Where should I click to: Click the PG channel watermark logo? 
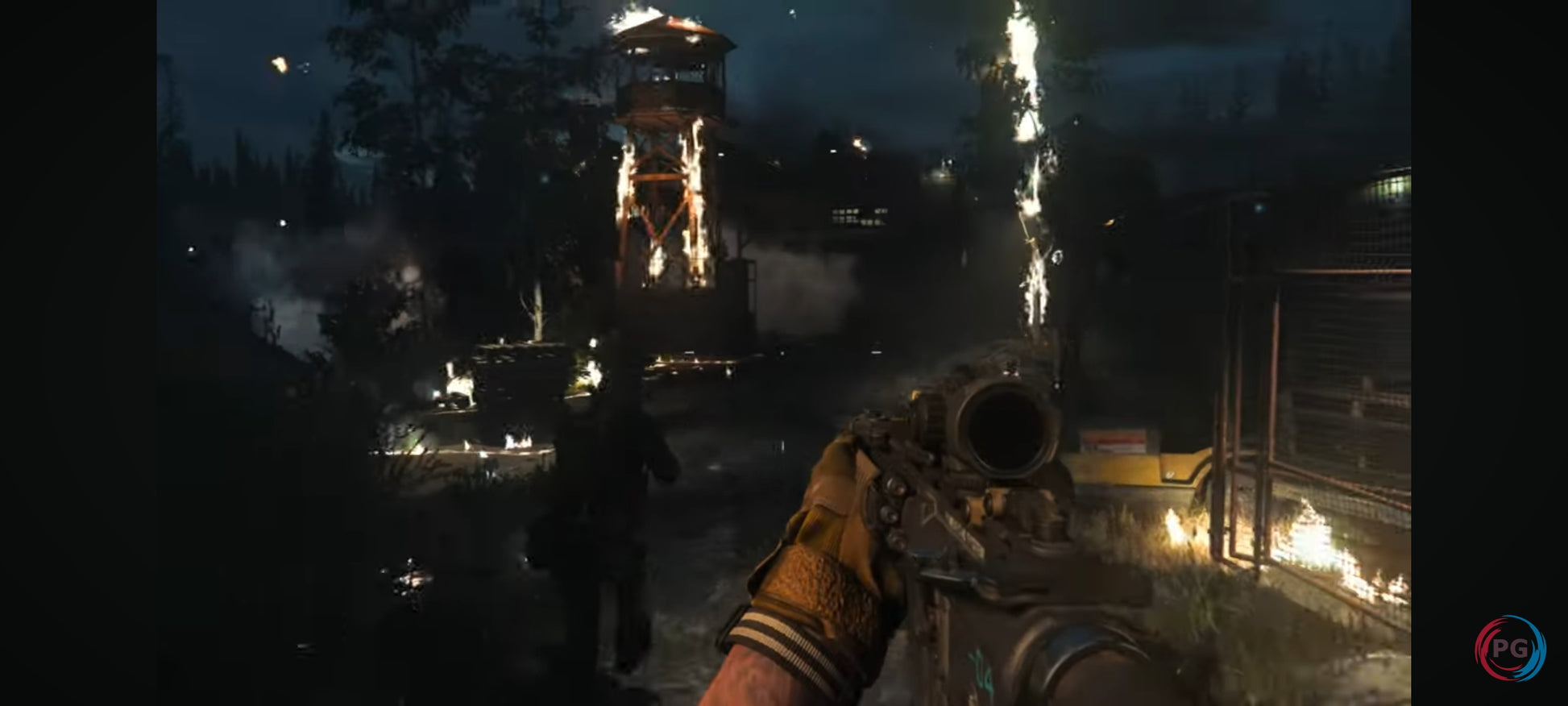tap(1509, 649)
